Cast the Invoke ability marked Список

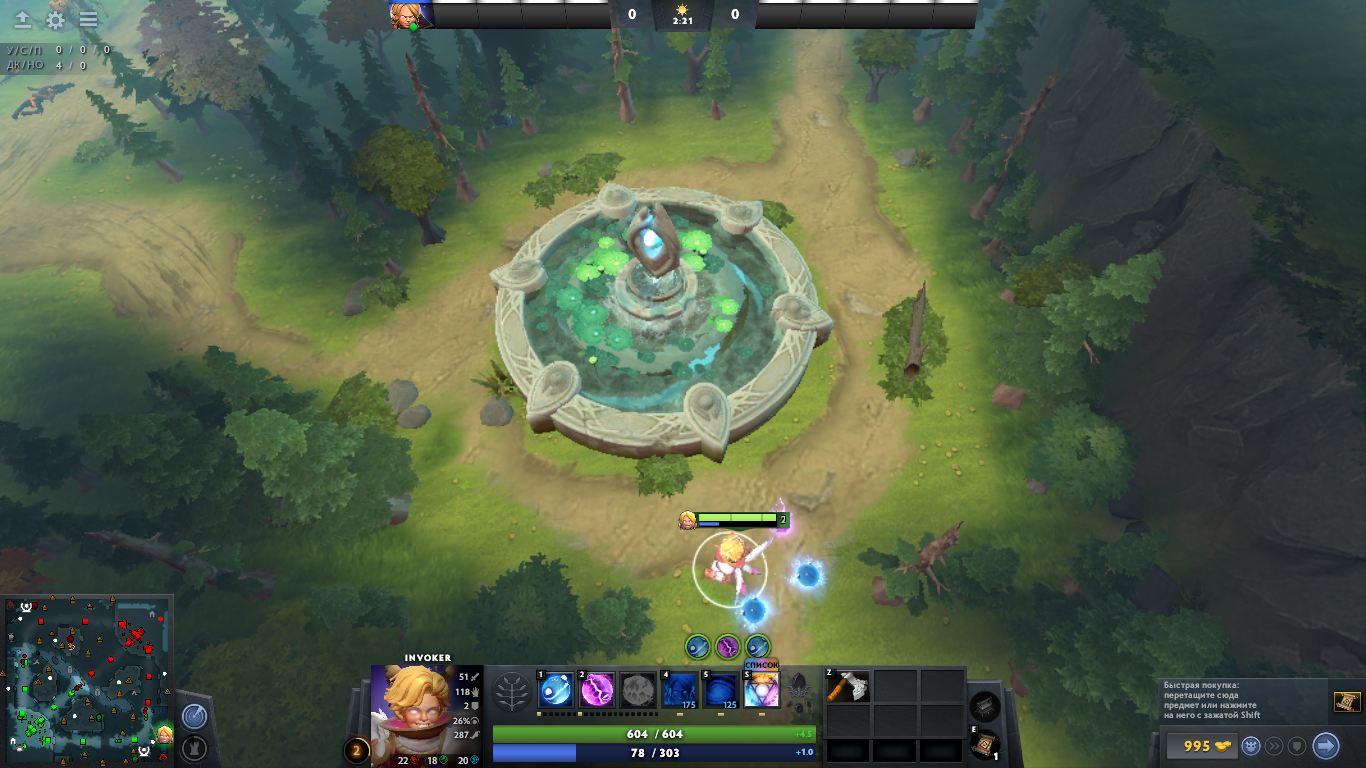click(x=761, y=690)
